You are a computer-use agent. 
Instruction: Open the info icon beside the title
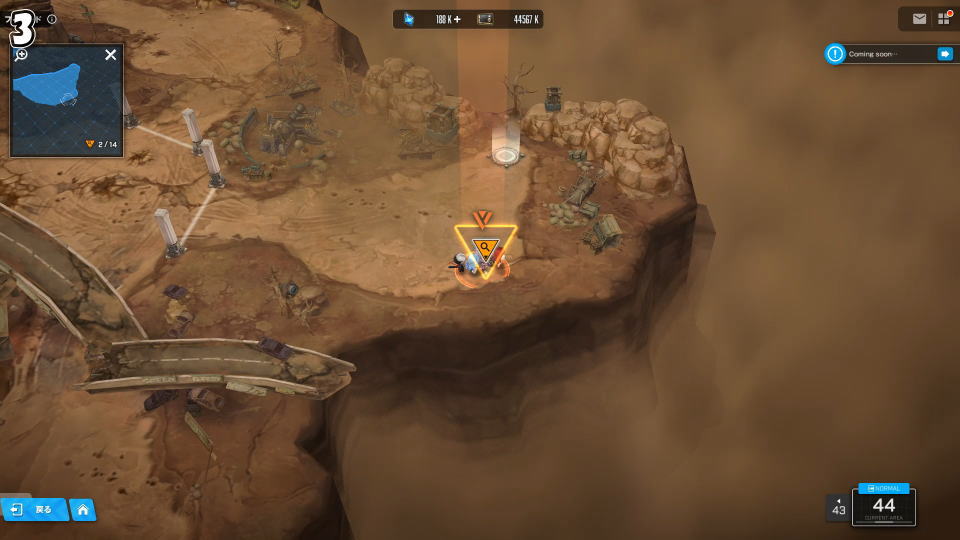[52, 19]
